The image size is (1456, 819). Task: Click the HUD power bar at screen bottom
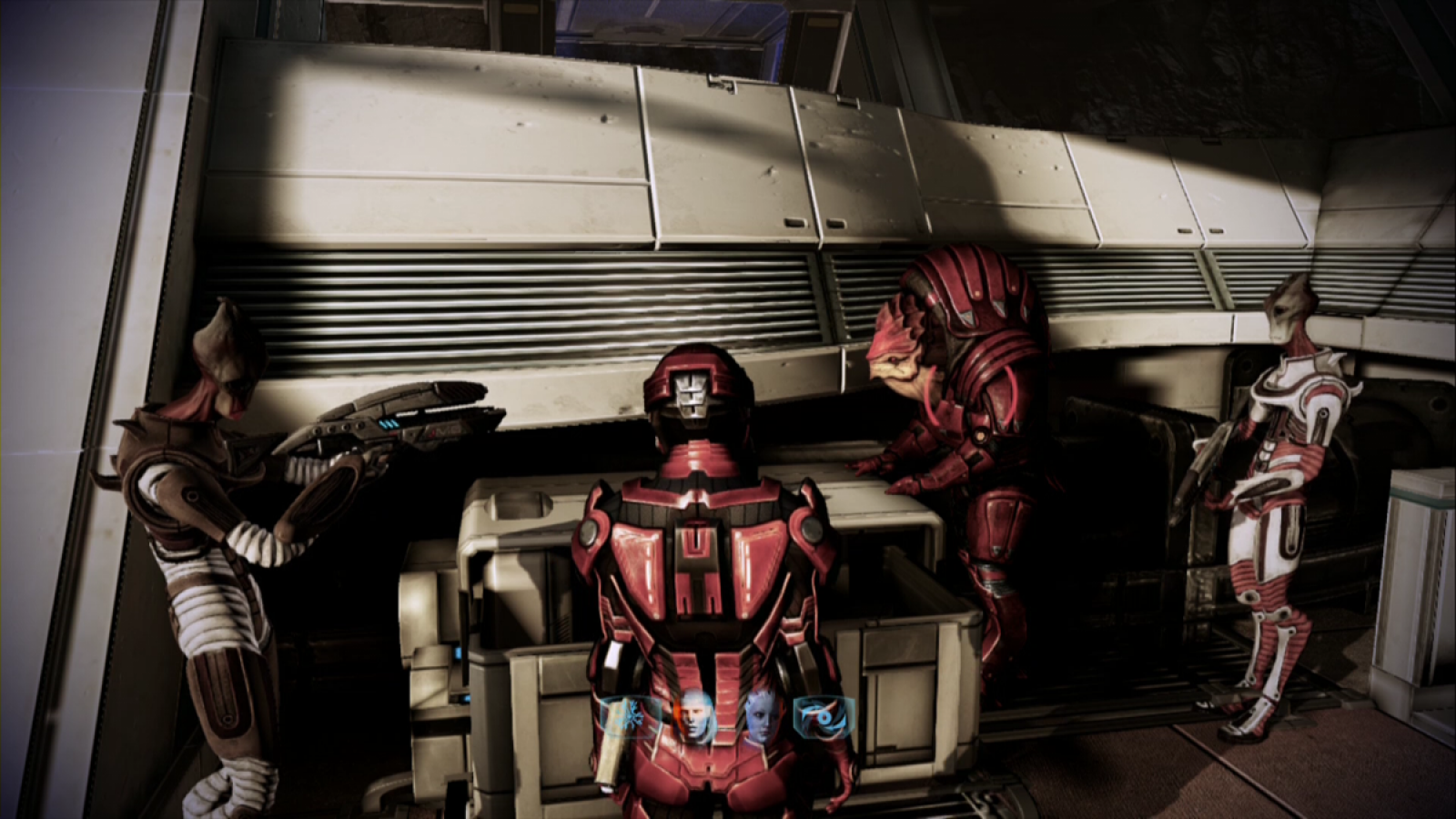click(728, 719)
